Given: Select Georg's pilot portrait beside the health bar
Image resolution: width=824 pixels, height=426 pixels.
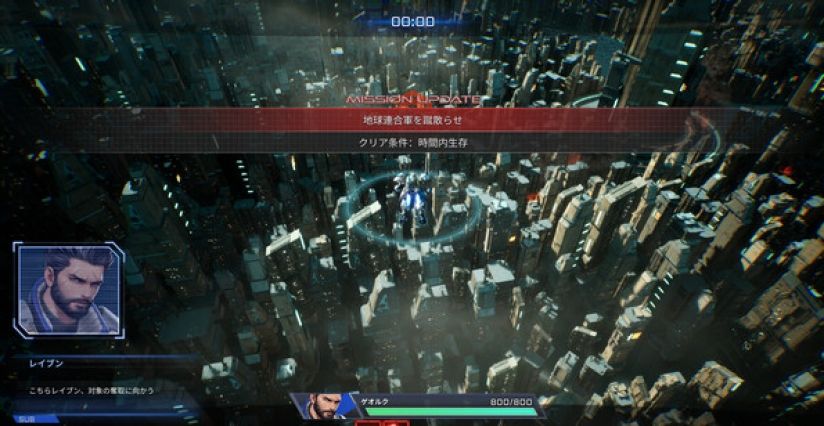Looking at the screenshot, I should point(323,406).
